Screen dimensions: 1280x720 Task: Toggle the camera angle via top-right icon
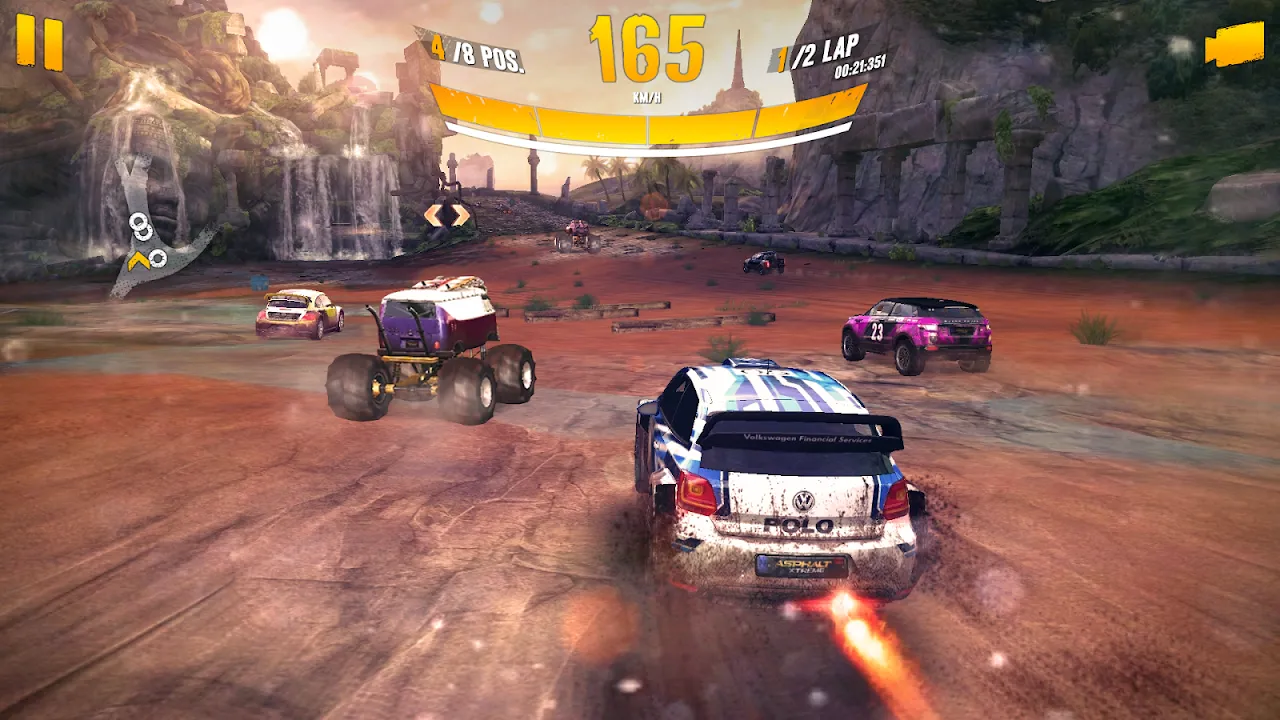click(x=1237, y=42)
